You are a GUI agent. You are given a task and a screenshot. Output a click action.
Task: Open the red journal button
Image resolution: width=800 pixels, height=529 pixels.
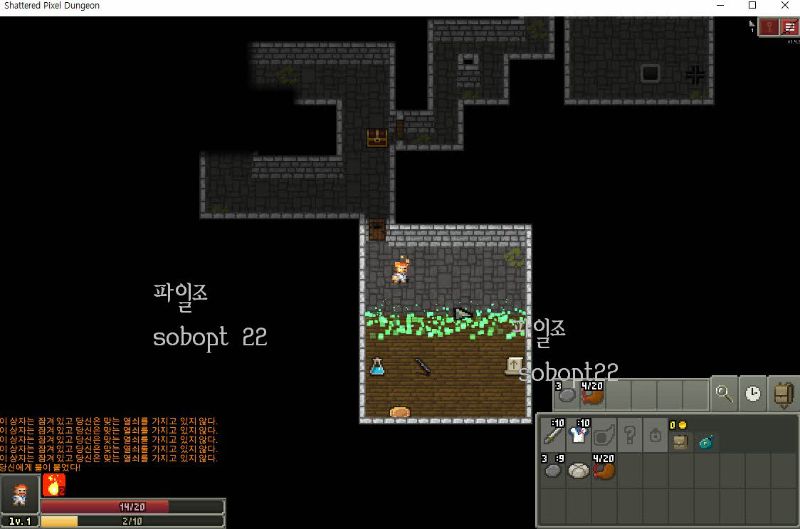(769, 27)
